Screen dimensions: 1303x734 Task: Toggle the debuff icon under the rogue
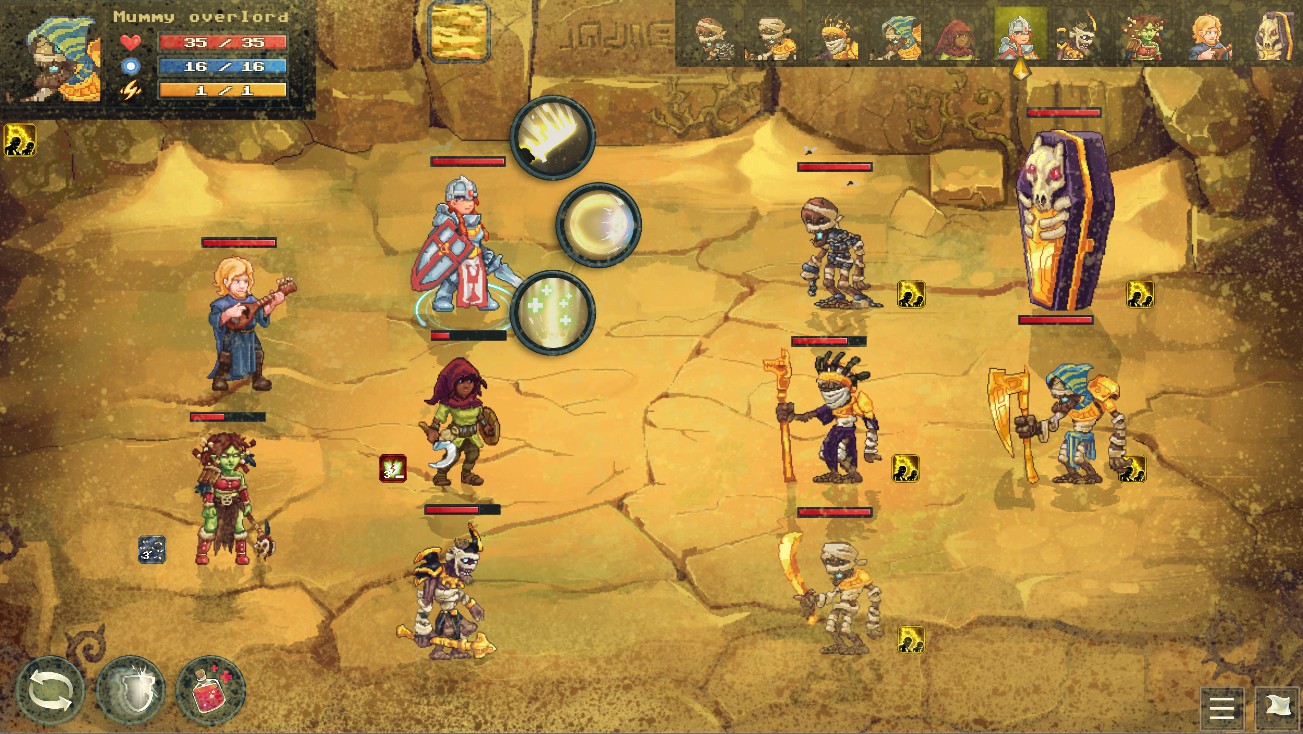392,466
